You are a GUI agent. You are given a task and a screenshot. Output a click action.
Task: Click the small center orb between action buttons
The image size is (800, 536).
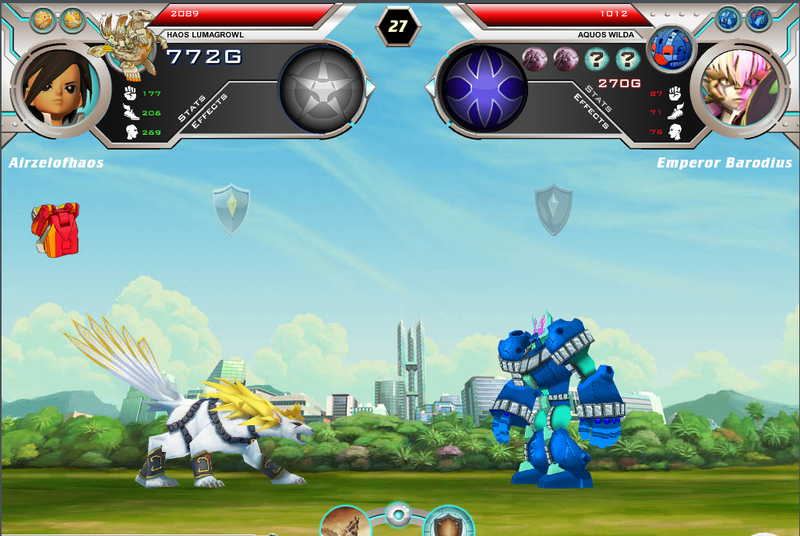point(398,516)
